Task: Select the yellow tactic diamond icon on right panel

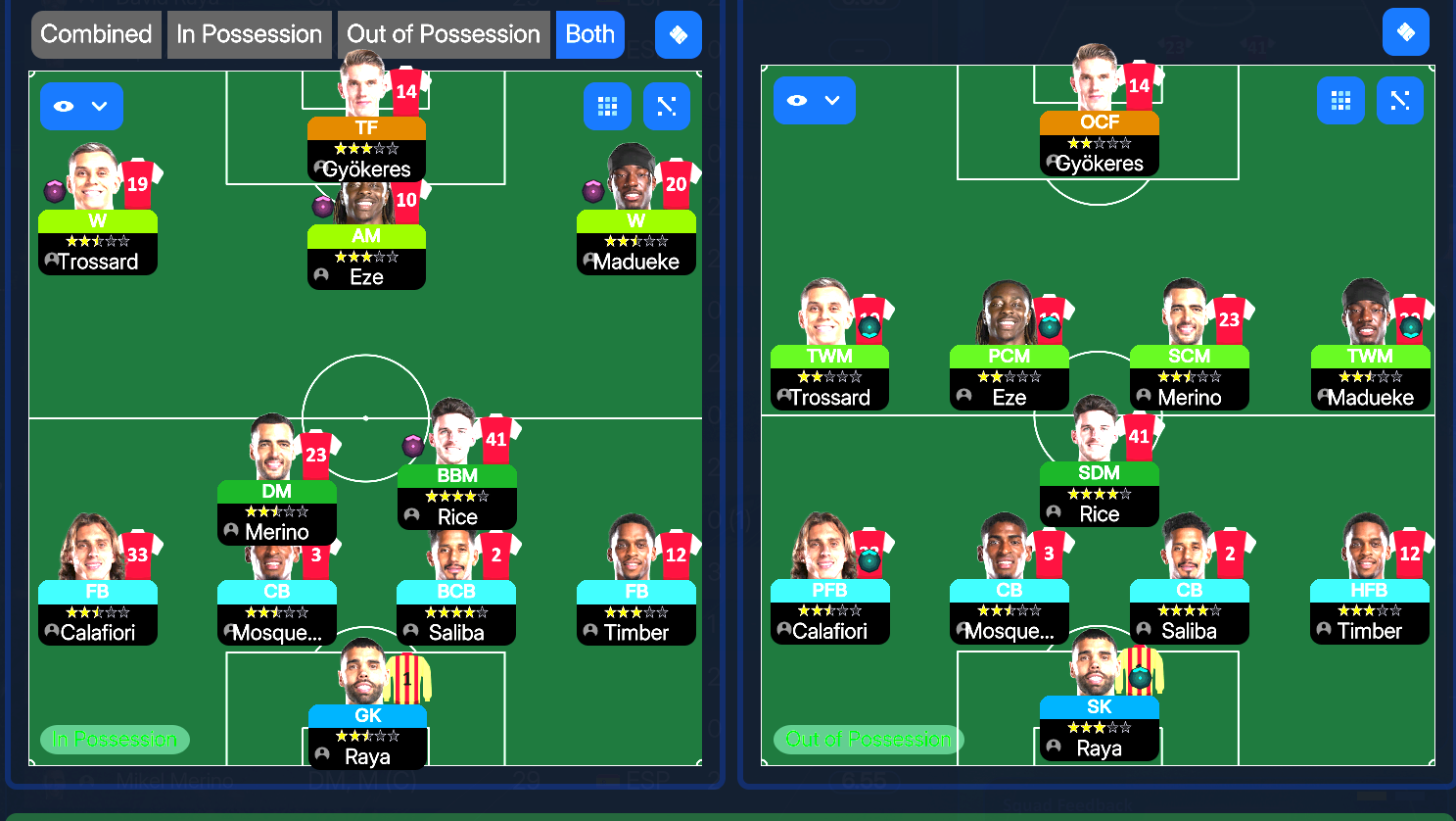Action: click(x=1405, y=32)
